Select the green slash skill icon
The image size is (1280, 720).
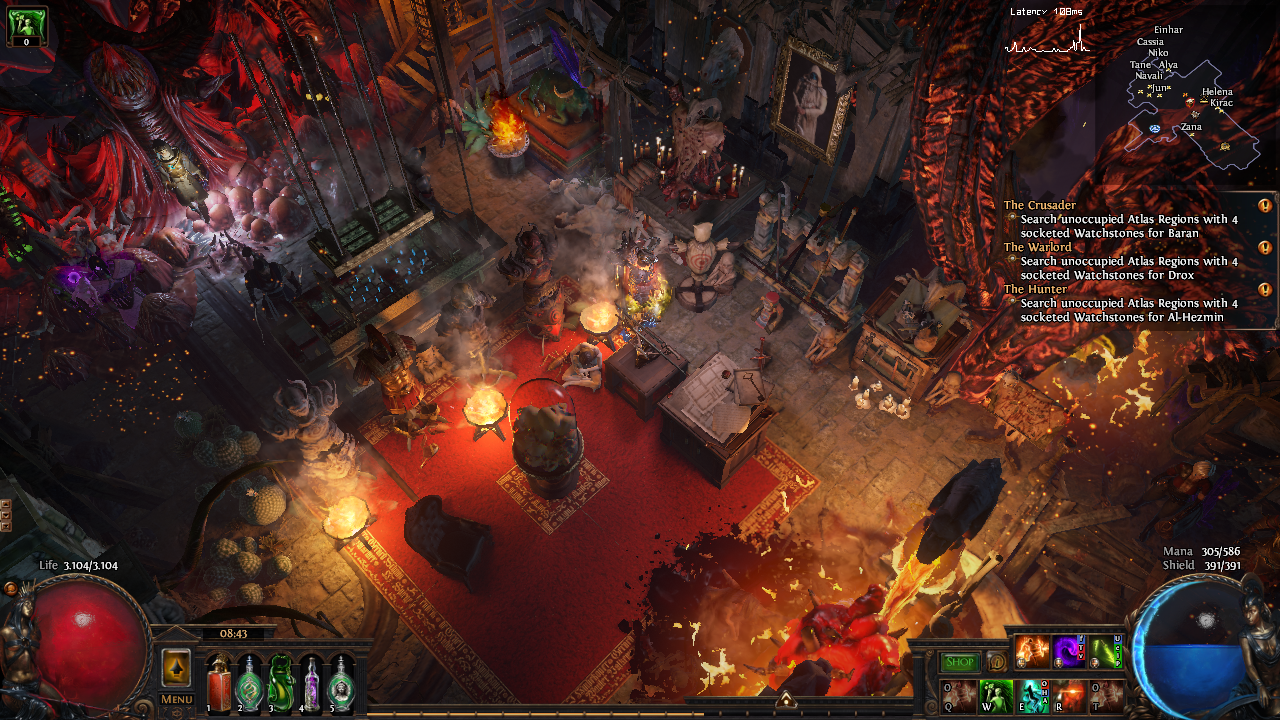click(1105, 652)
